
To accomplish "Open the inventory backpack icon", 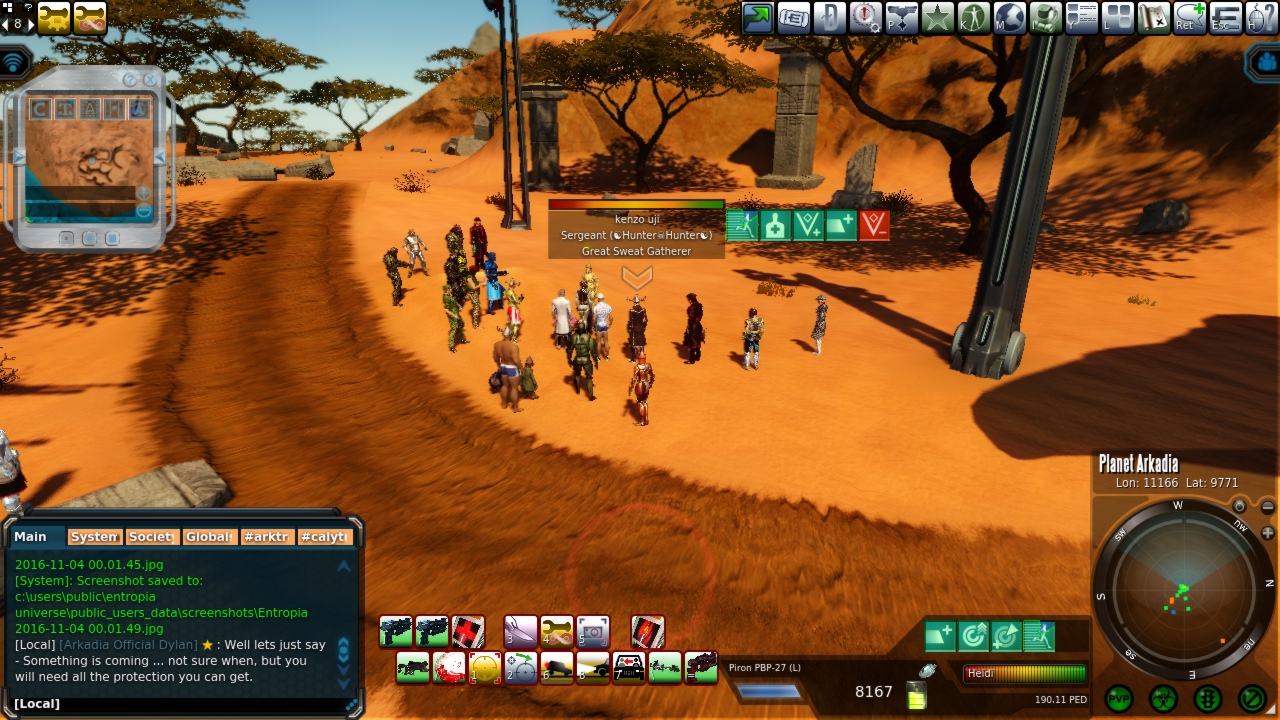I will [1046, 17].
